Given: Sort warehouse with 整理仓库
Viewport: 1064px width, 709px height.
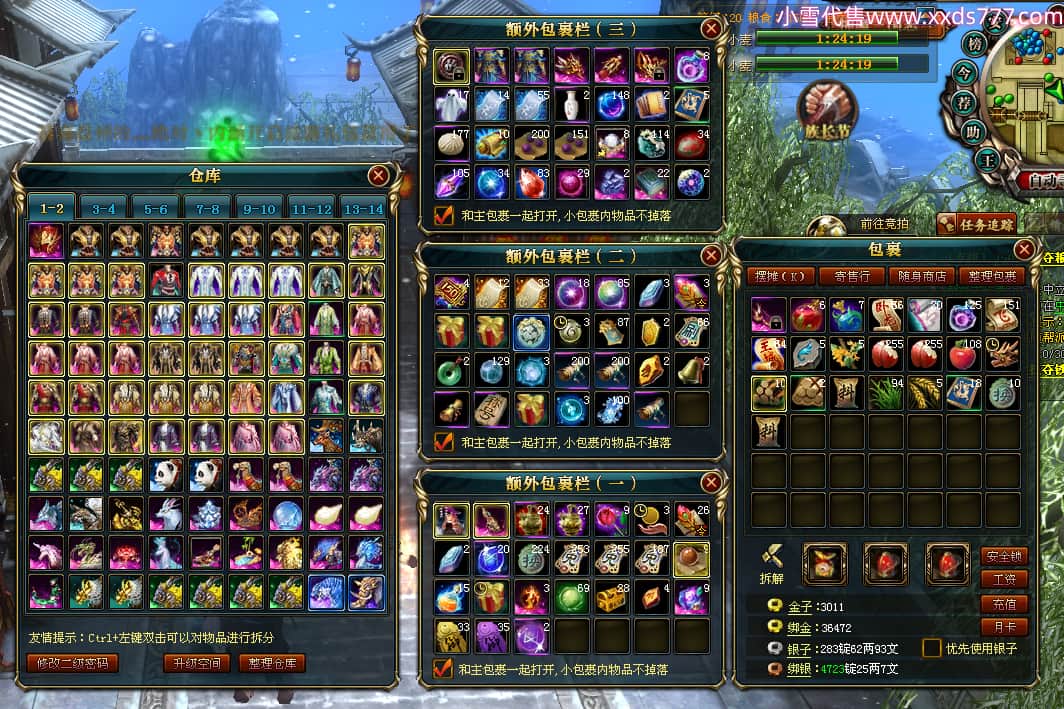Looking at the screenshot, I should pos(272,663).
